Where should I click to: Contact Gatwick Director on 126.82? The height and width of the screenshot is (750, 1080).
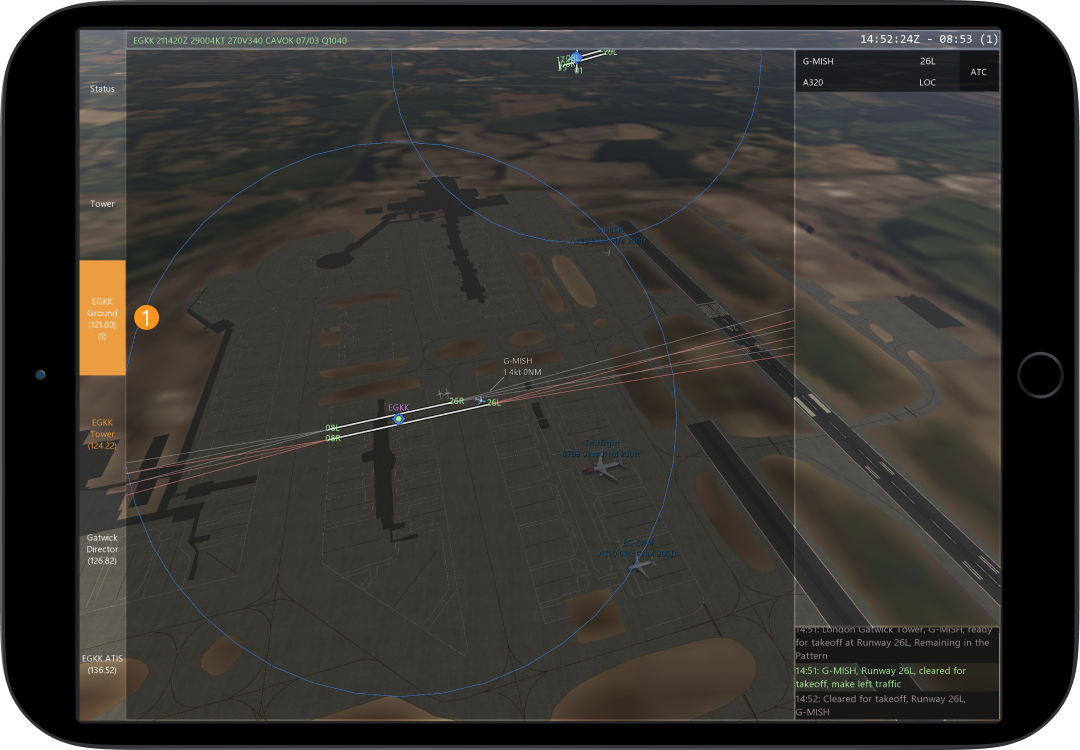(x=102, y=549)
